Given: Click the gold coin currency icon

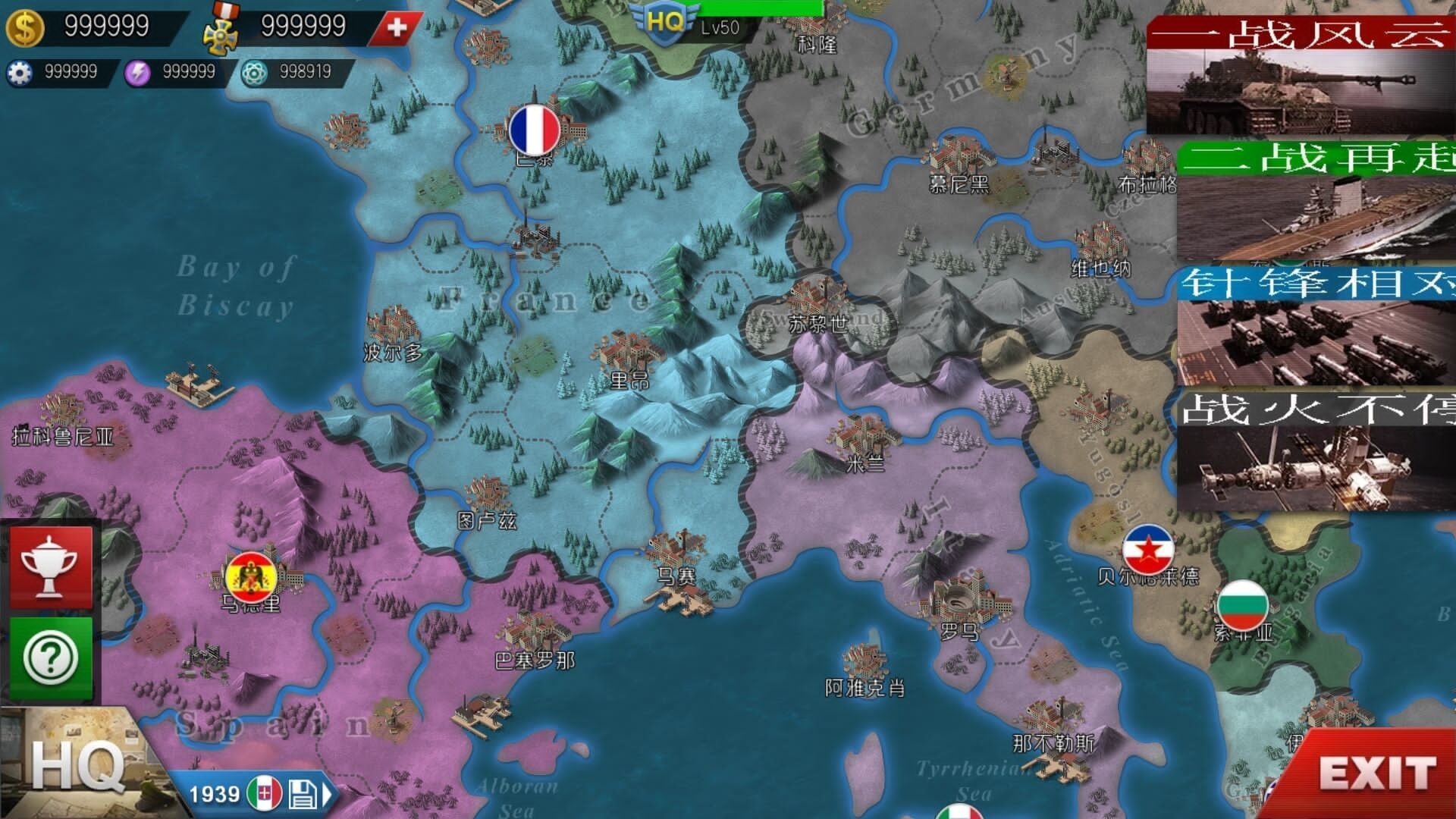Looking at the screenshot, I should coord(25,25).
